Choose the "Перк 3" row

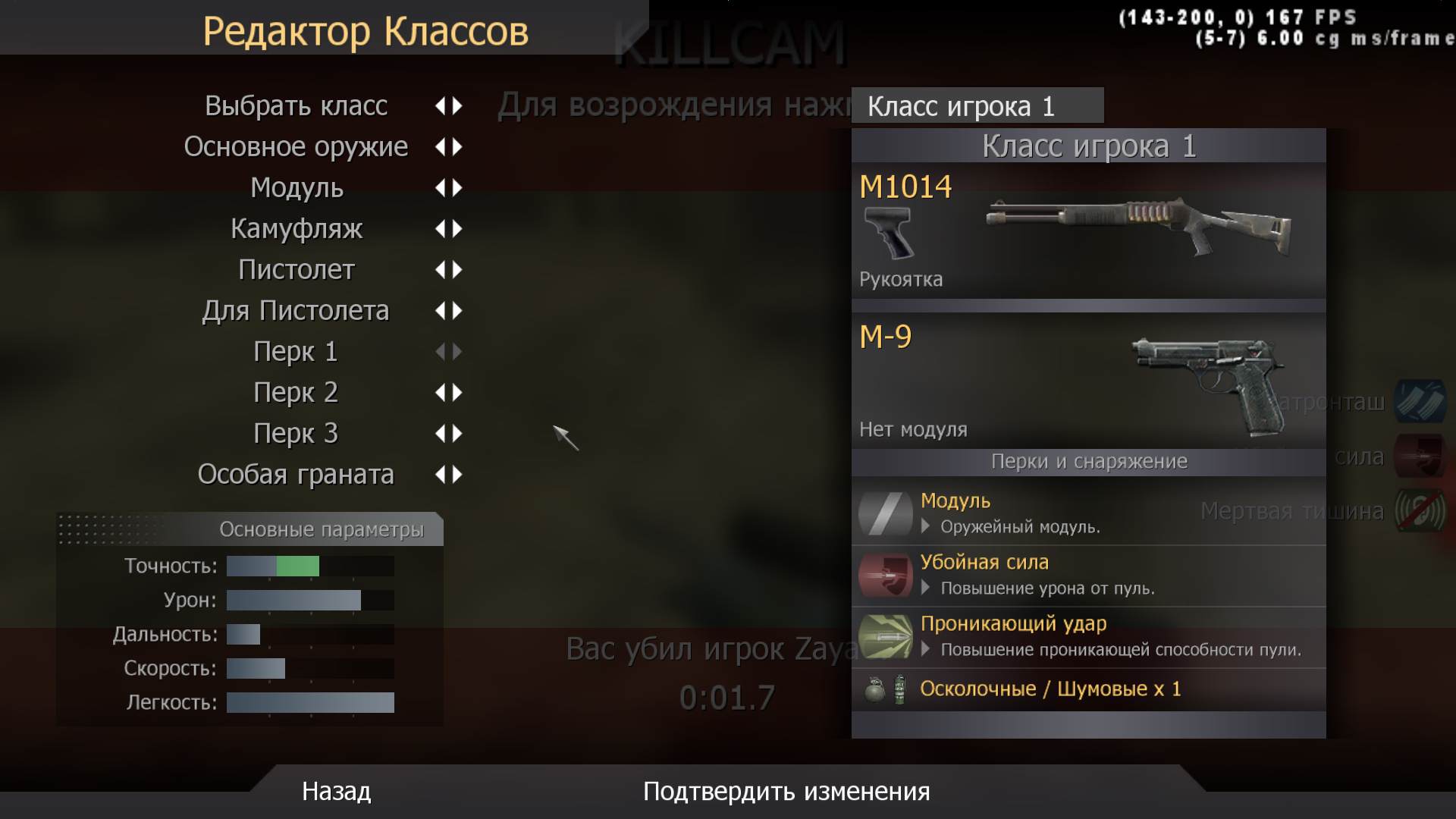coord(296,434)
